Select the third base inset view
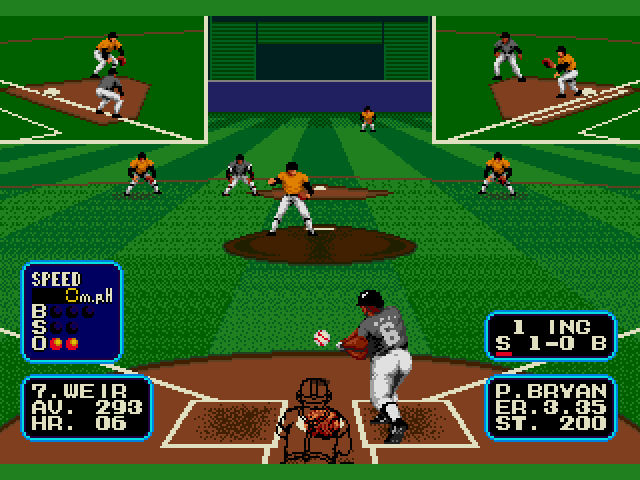This screenshot has width=640, height=480. [102, 78]
